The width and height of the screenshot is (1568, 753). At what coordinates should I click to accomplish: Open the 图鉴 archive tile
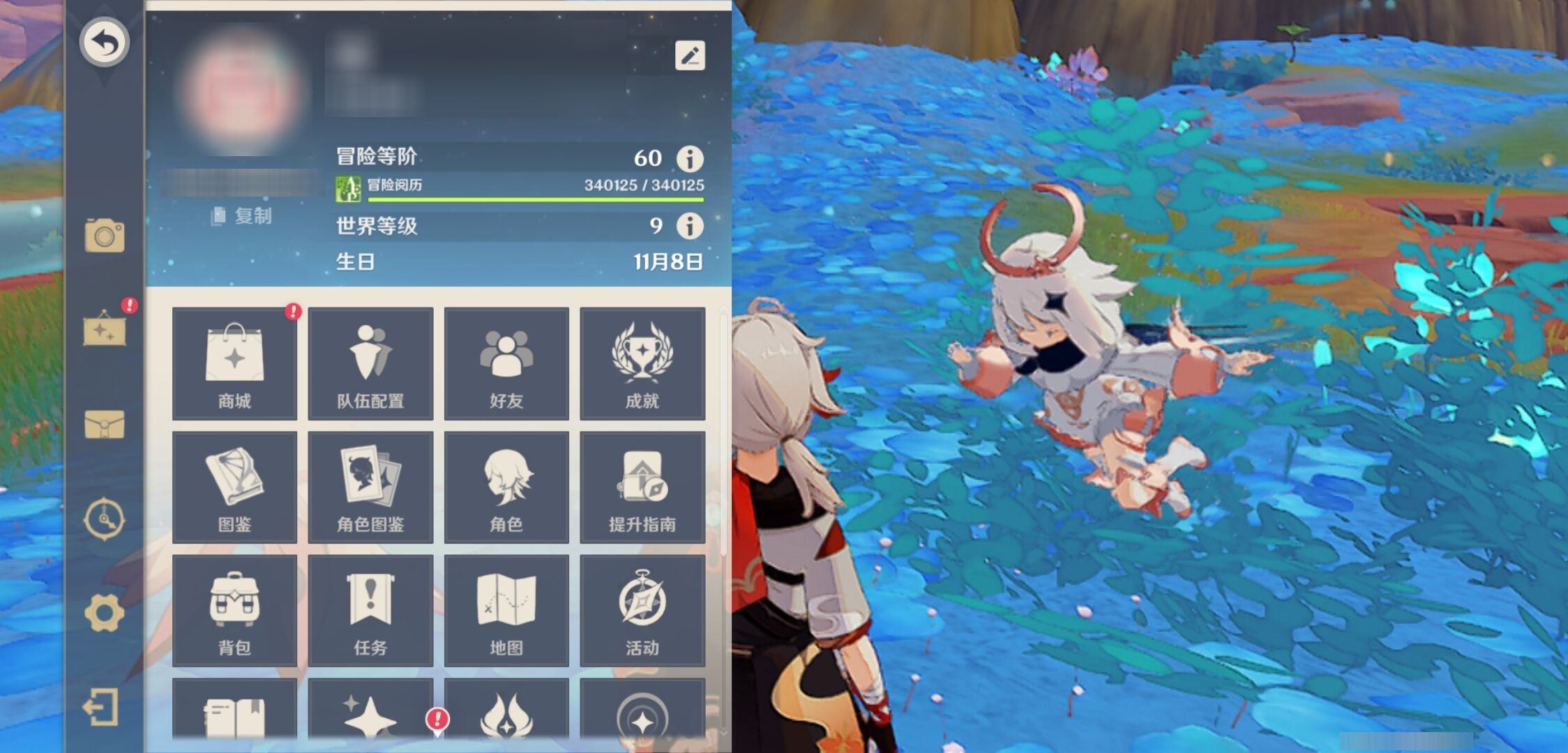click(234, 487)
